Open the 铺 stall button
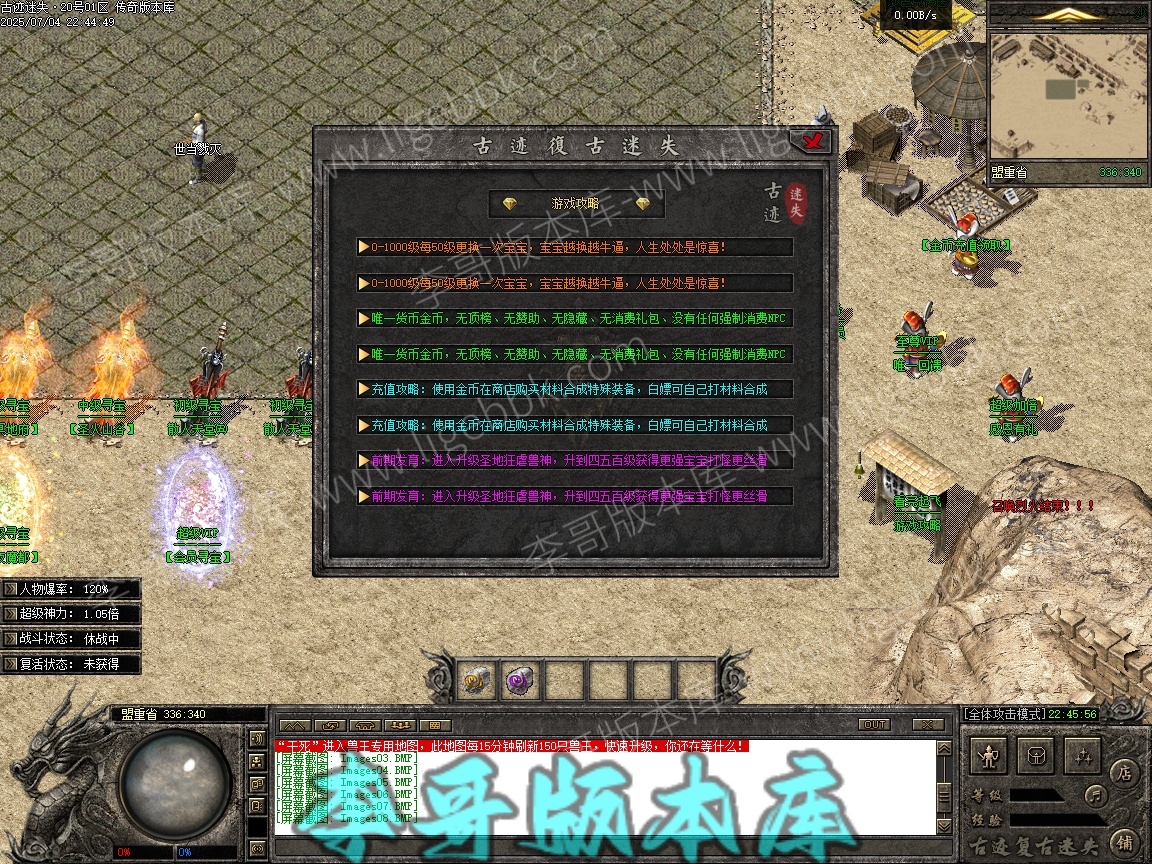The height and width of the screenshot is (864, 1152). [x=1124, y=841]
